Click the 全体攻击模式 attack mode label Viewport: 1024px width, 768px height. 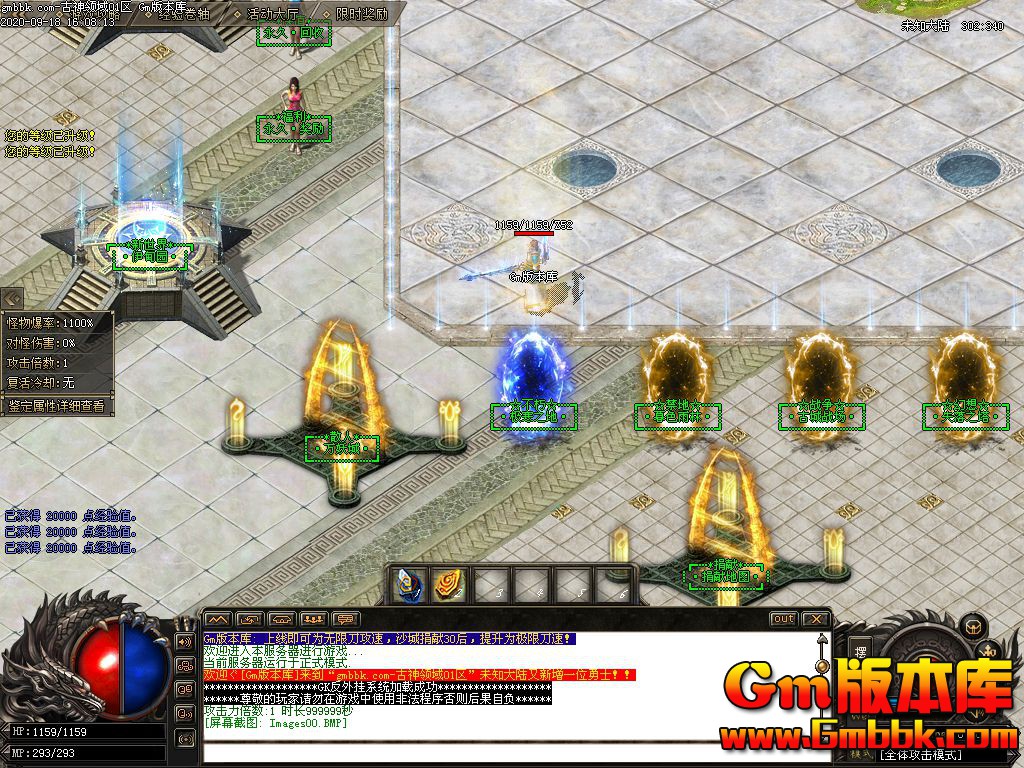click(x=916, y=755)
